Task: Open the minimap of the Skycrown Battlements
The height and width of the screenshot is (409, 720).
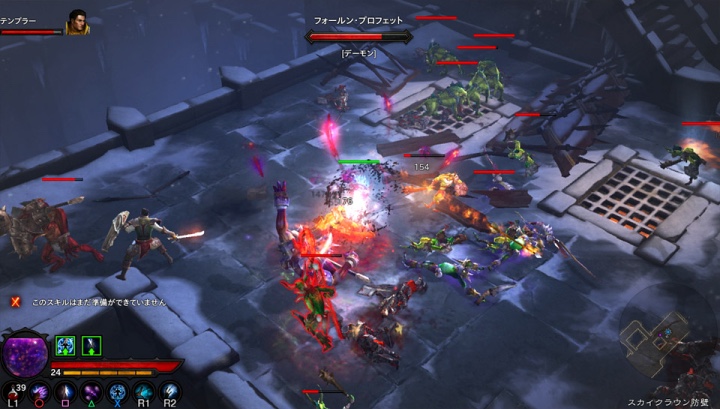Action: [655, 345]
